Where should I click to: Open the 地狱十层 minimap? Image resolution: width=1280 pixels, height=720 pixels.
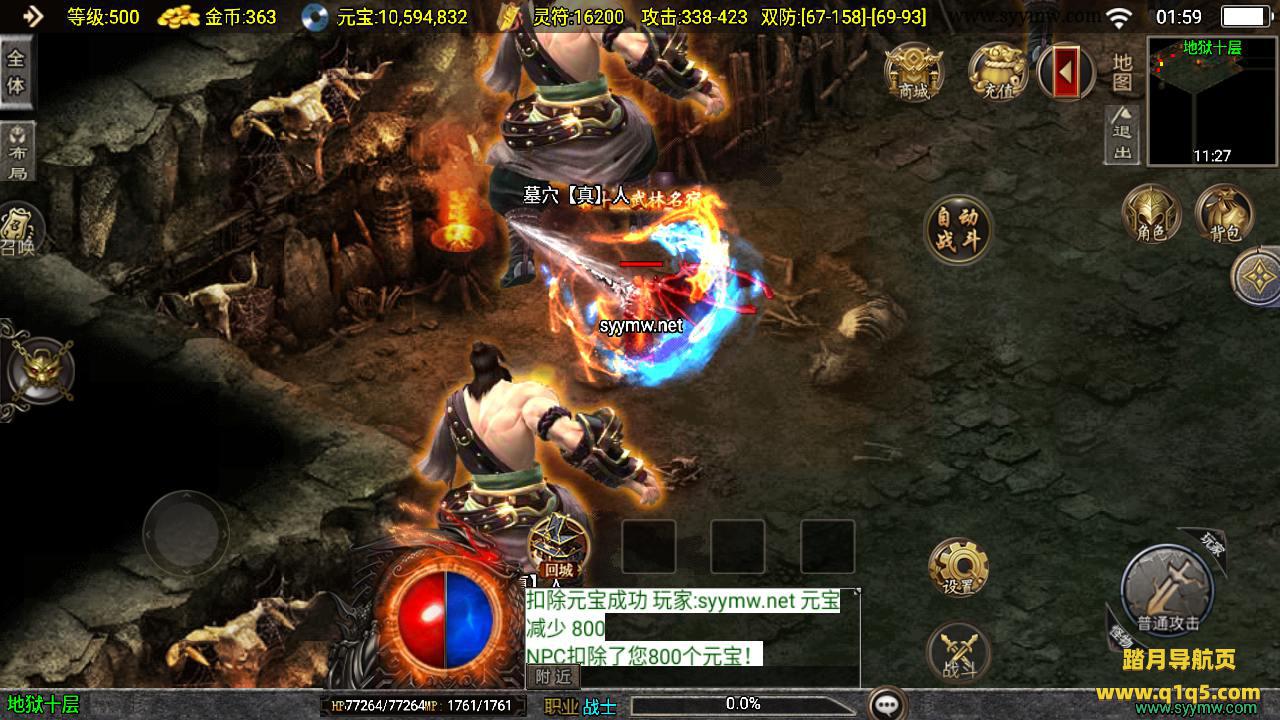click(x=1212, y=100)
